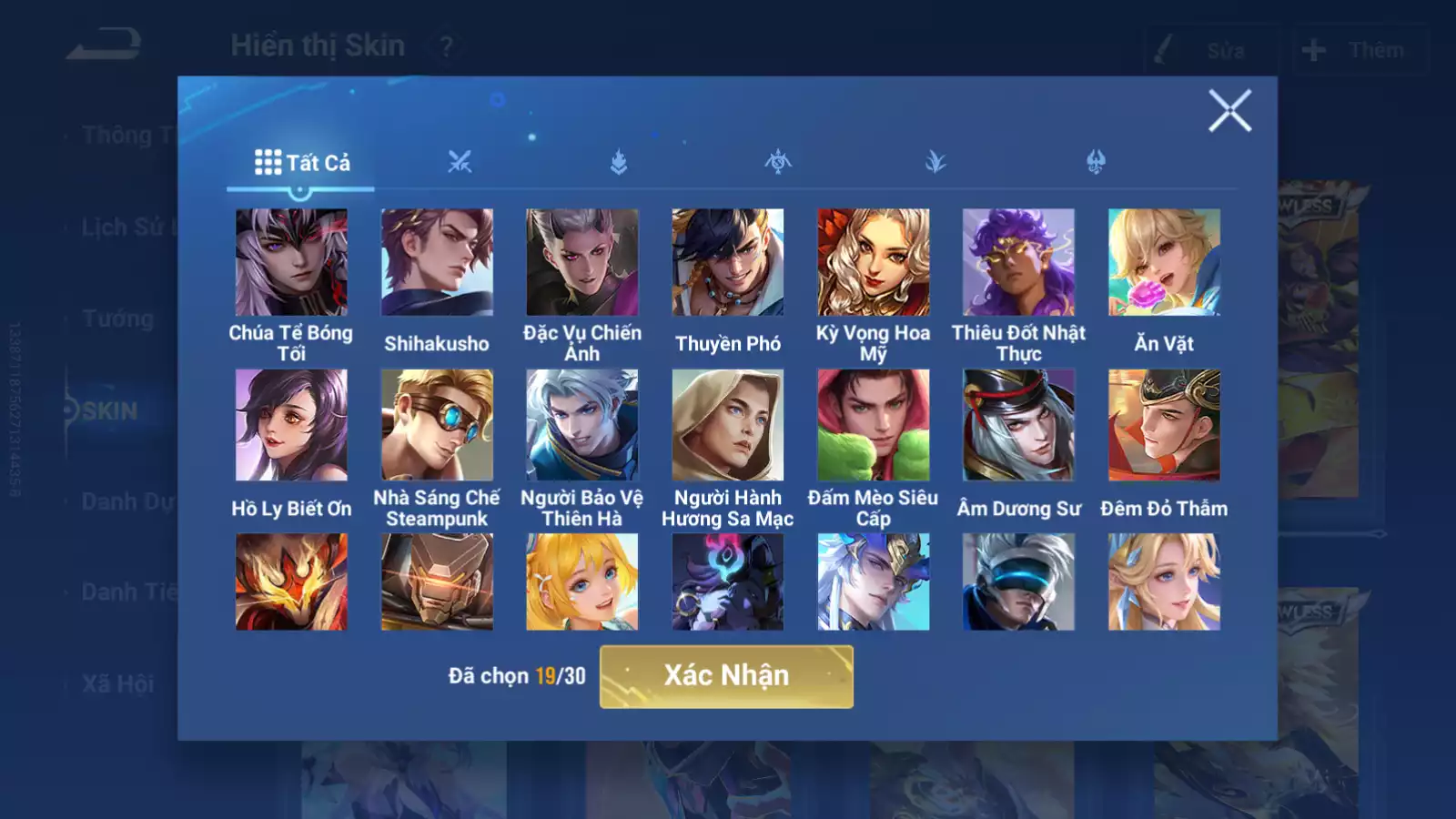Switch to the Tất Cả tab
The image size is (1456, 819).
(x=301, y=163)
